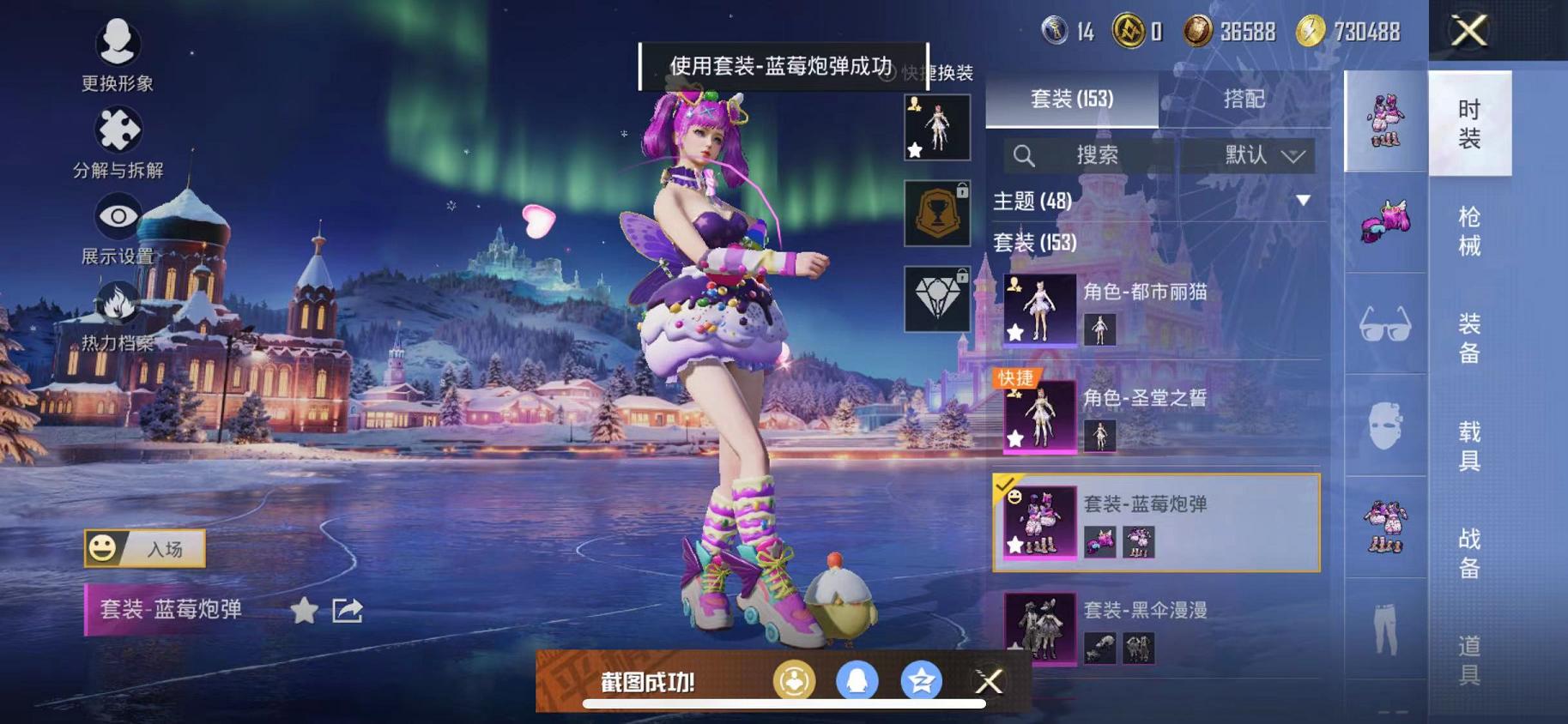Open the 默认 sorting dropdown
The height and width of the screenshot is (724, 1568).
[x=1249, y=155]
